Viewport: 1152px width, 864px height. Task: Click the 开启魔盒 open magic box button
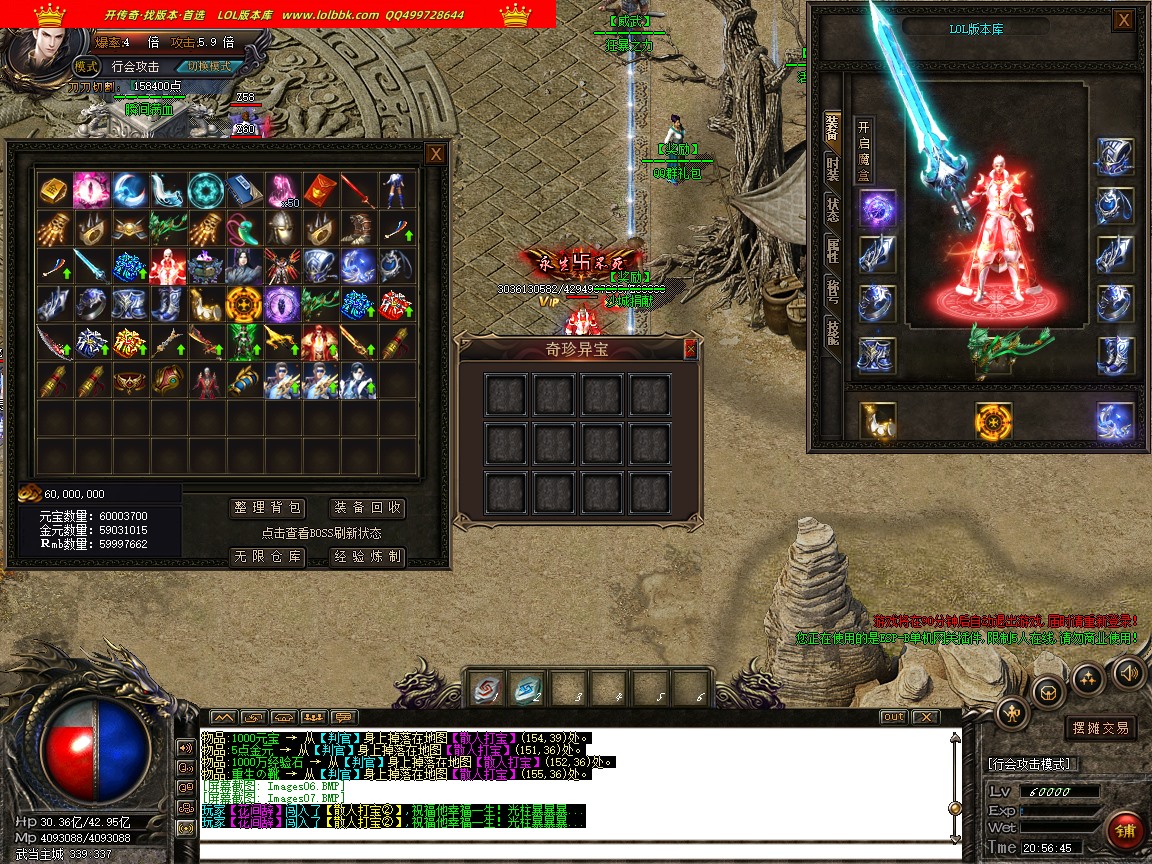[x=864, y=151]
